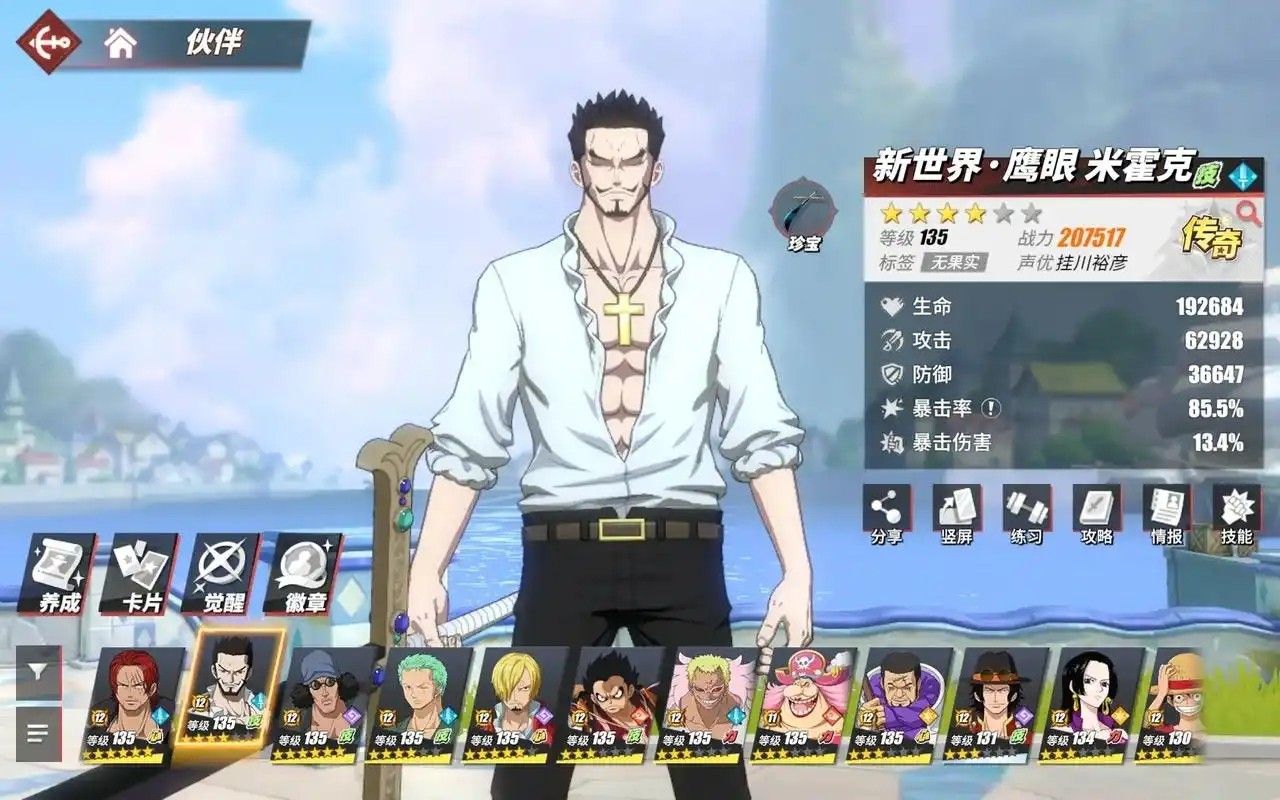Switch to 竖屏 portrait view
This screenshot has height=800, width=1280.
(x=956, y=514)
